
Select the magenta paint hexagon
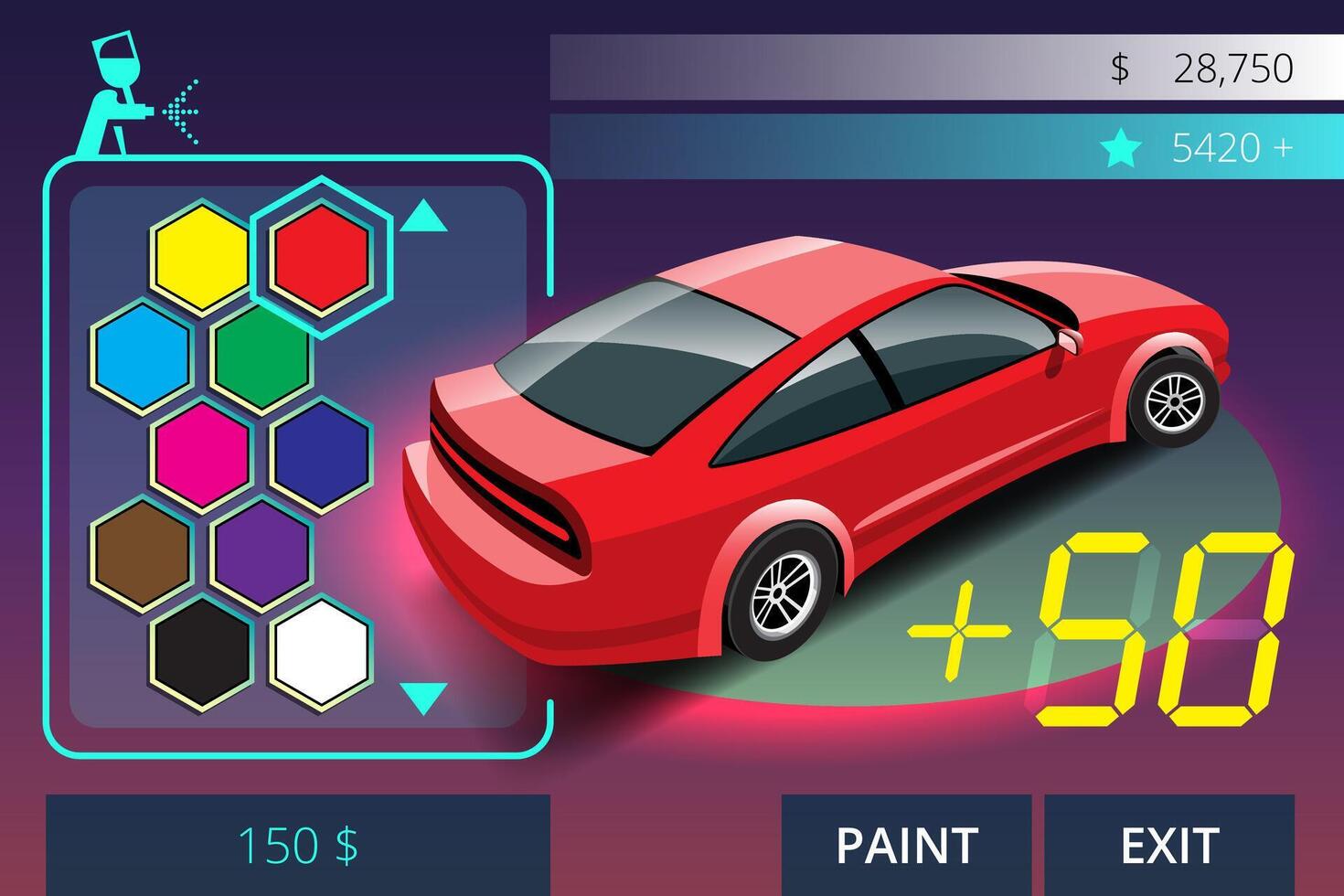pyautogui.click(x=203, y=457)
